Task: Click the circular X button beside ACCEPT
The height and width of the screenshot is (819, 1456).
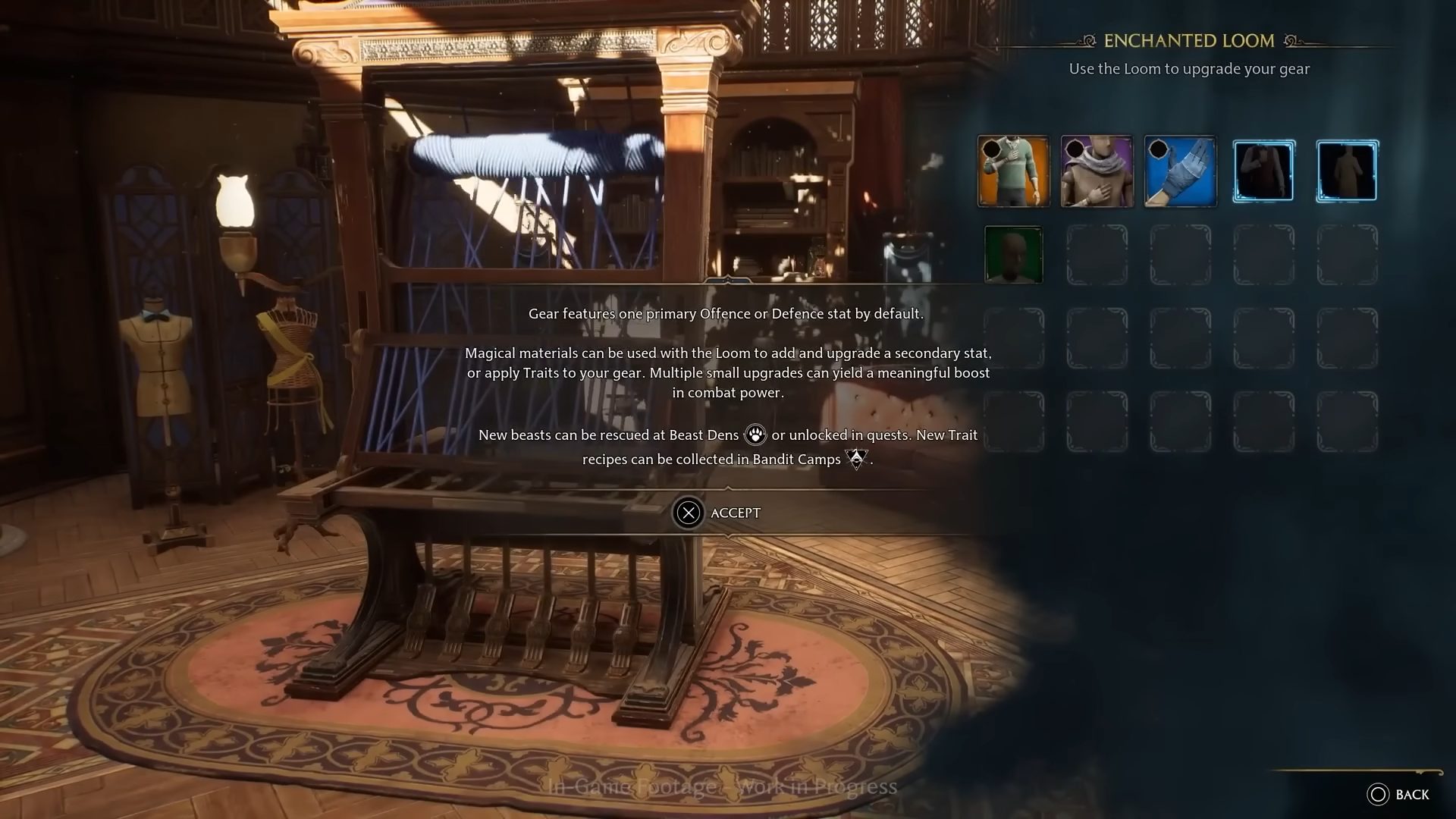Action: click(x=689, y=513)
